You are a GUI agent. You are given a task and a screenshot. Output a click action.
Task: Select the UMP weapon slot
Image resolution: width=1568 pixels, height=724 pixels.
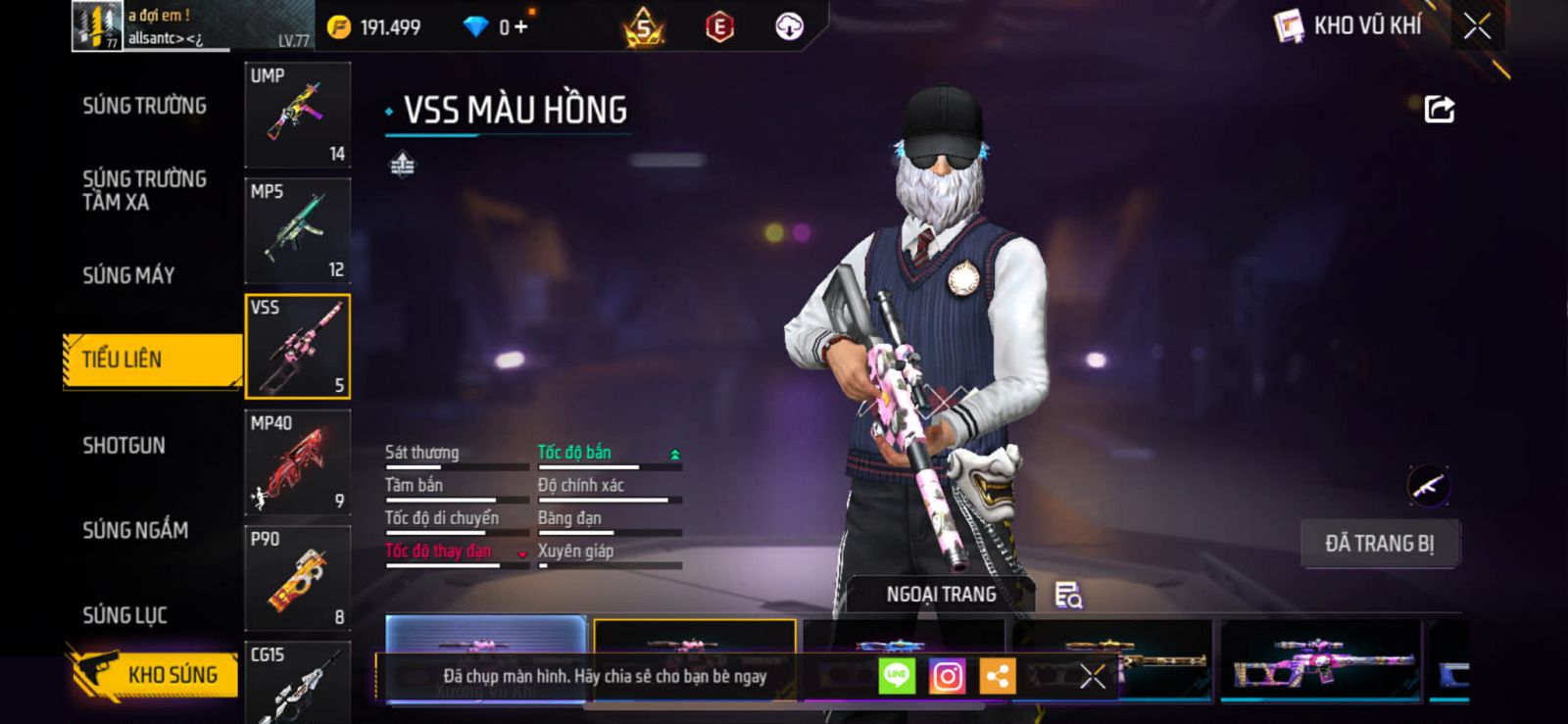pyautogui.click(x=297, y=115)
